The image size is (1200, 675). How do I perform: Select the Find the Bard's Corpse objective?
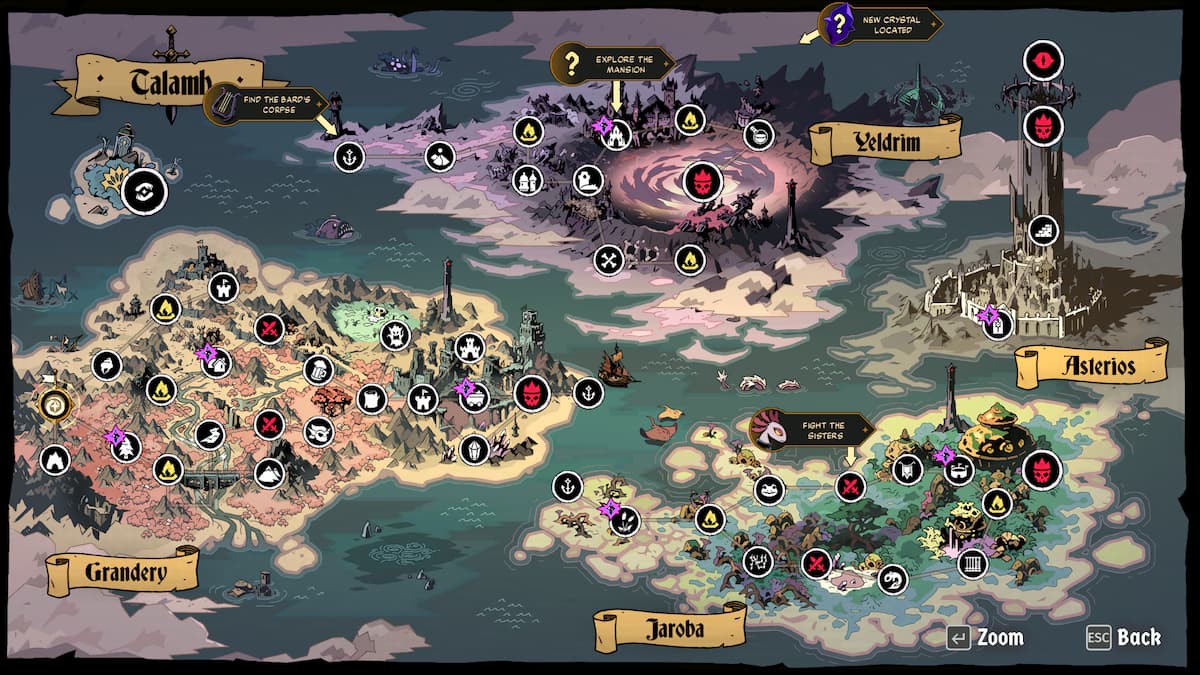pos(268,103)
